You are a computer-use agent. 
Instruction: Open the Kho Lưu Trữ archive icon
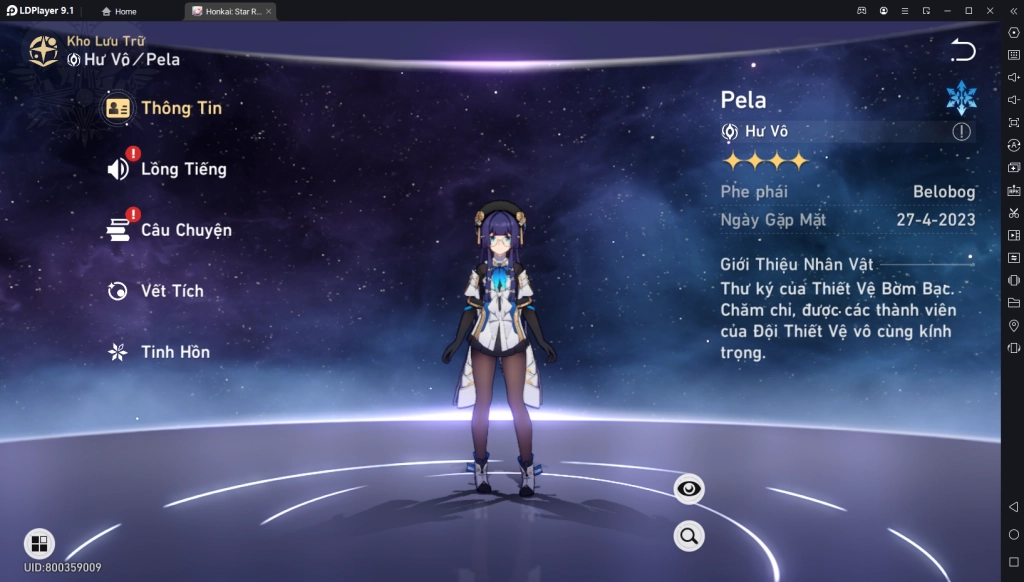tap(43, 50)
